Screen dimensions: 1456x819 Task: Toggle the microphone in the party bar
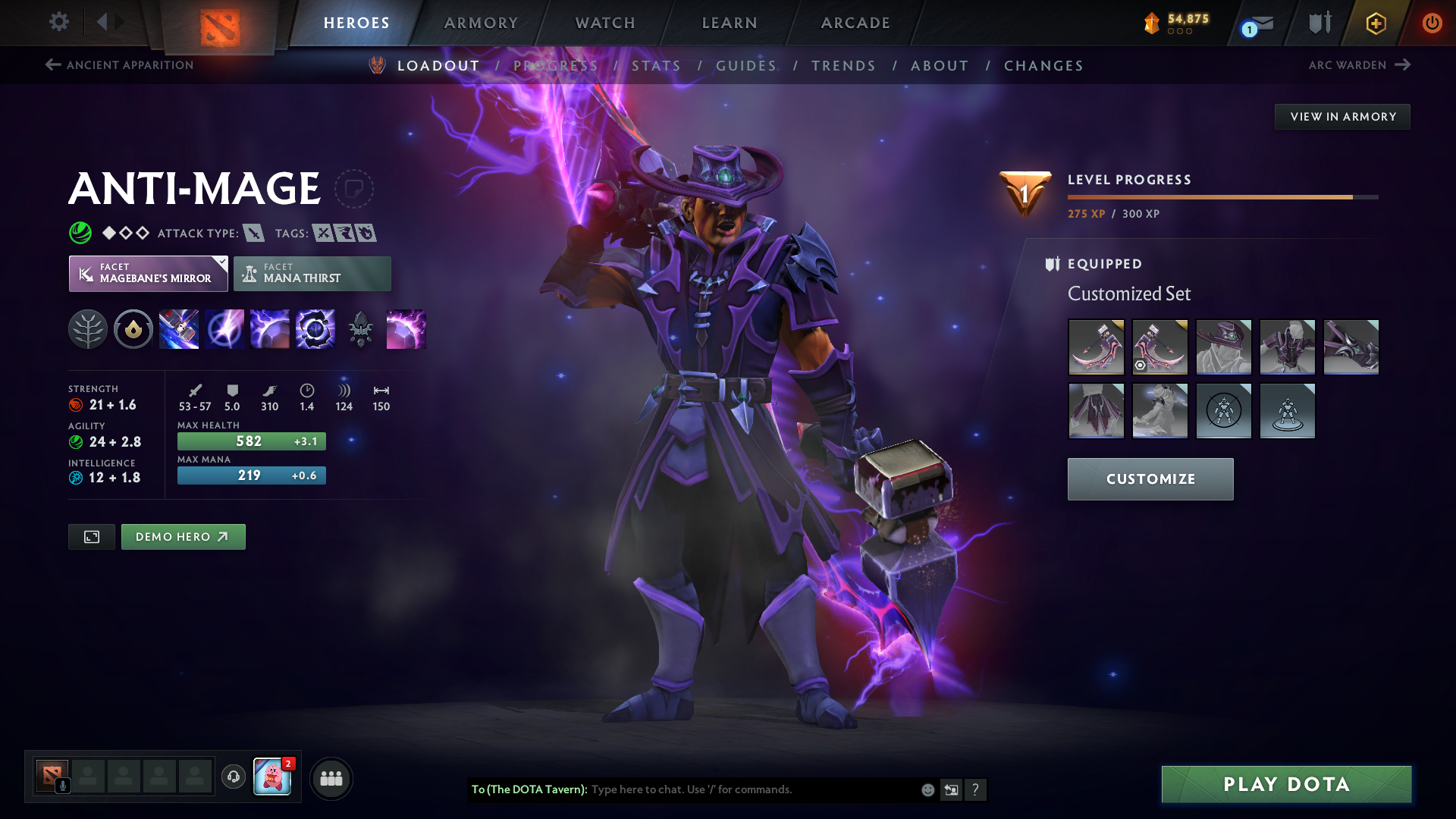64,786
